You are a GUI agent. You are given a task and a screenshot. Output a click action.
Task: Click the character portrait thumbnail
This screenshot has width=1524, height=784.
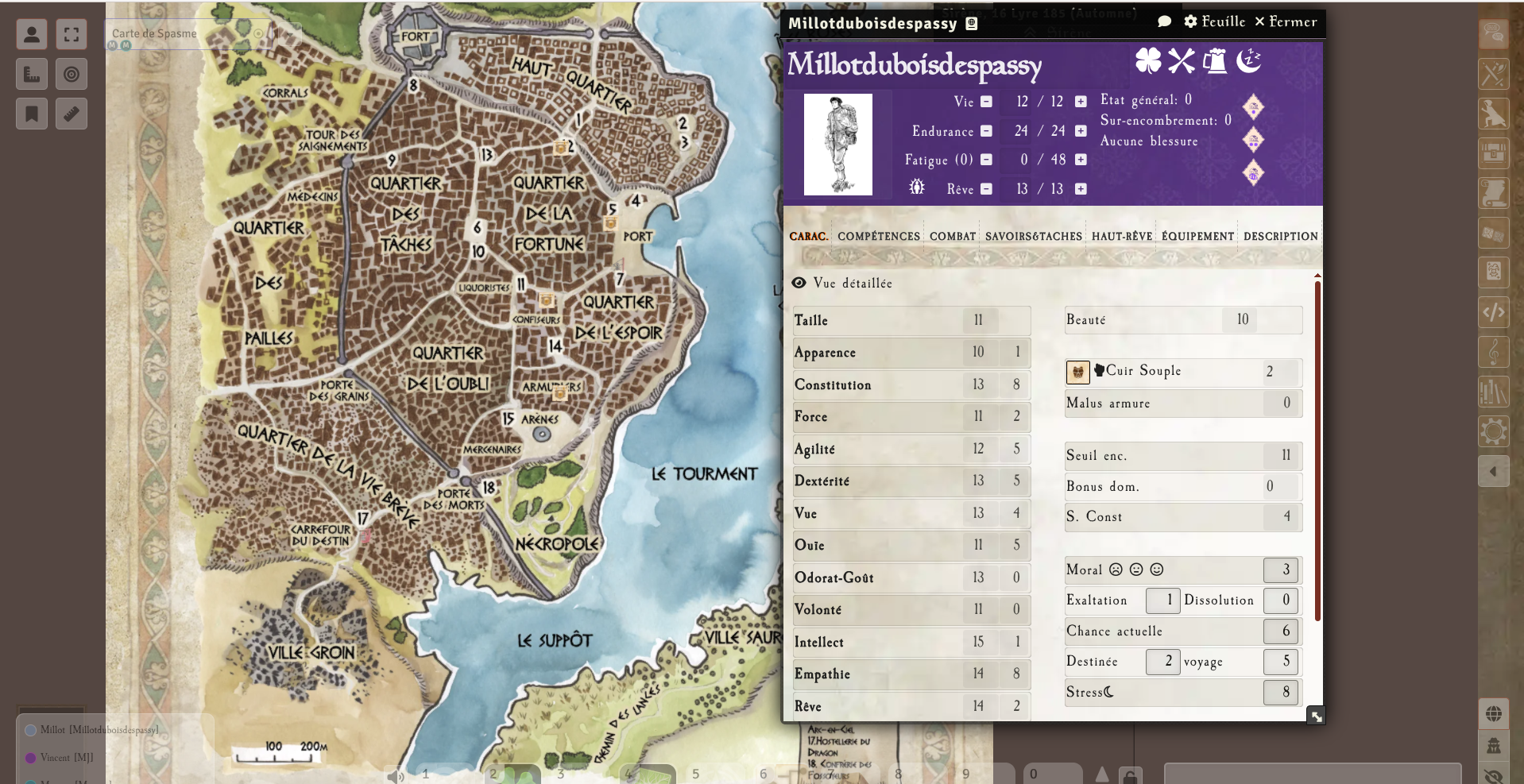(x=837, y=145)
